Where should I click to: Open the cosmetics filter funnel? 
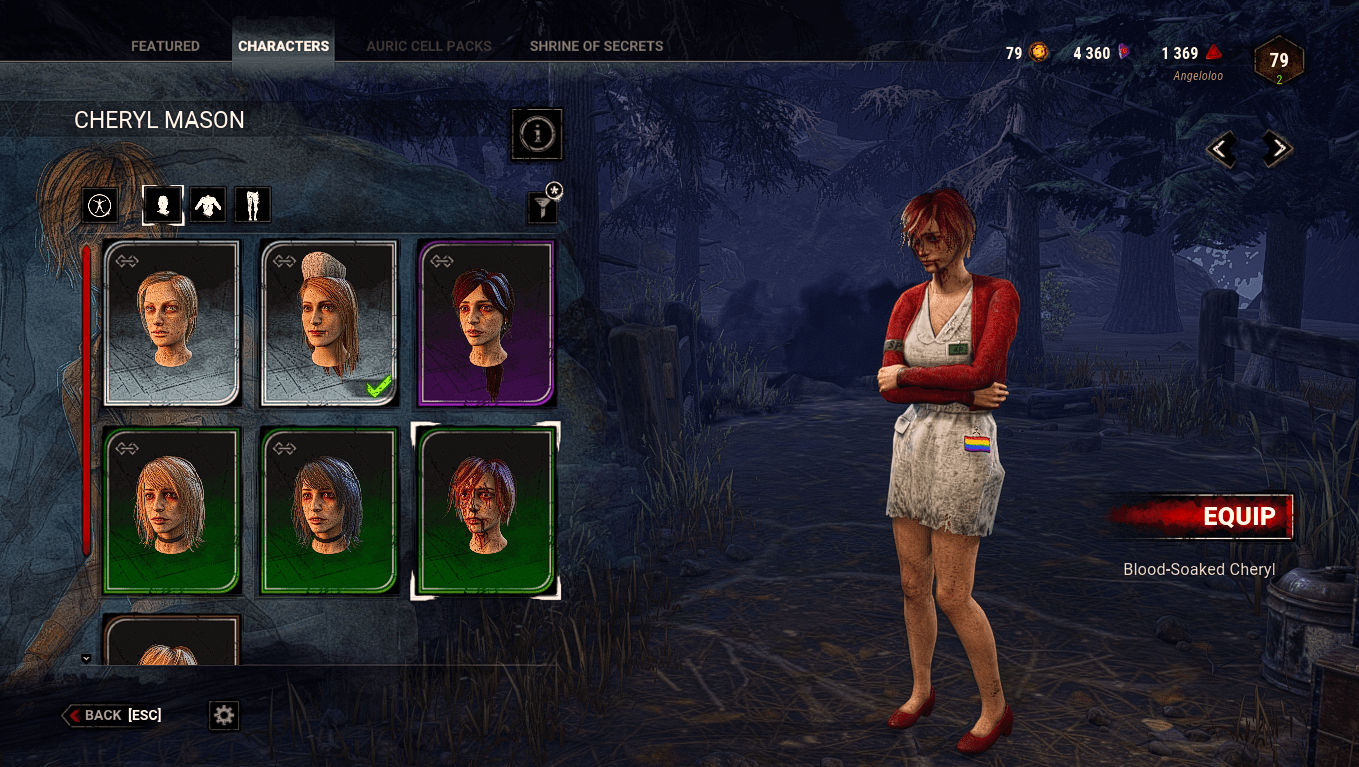click(x=541, y=207)
